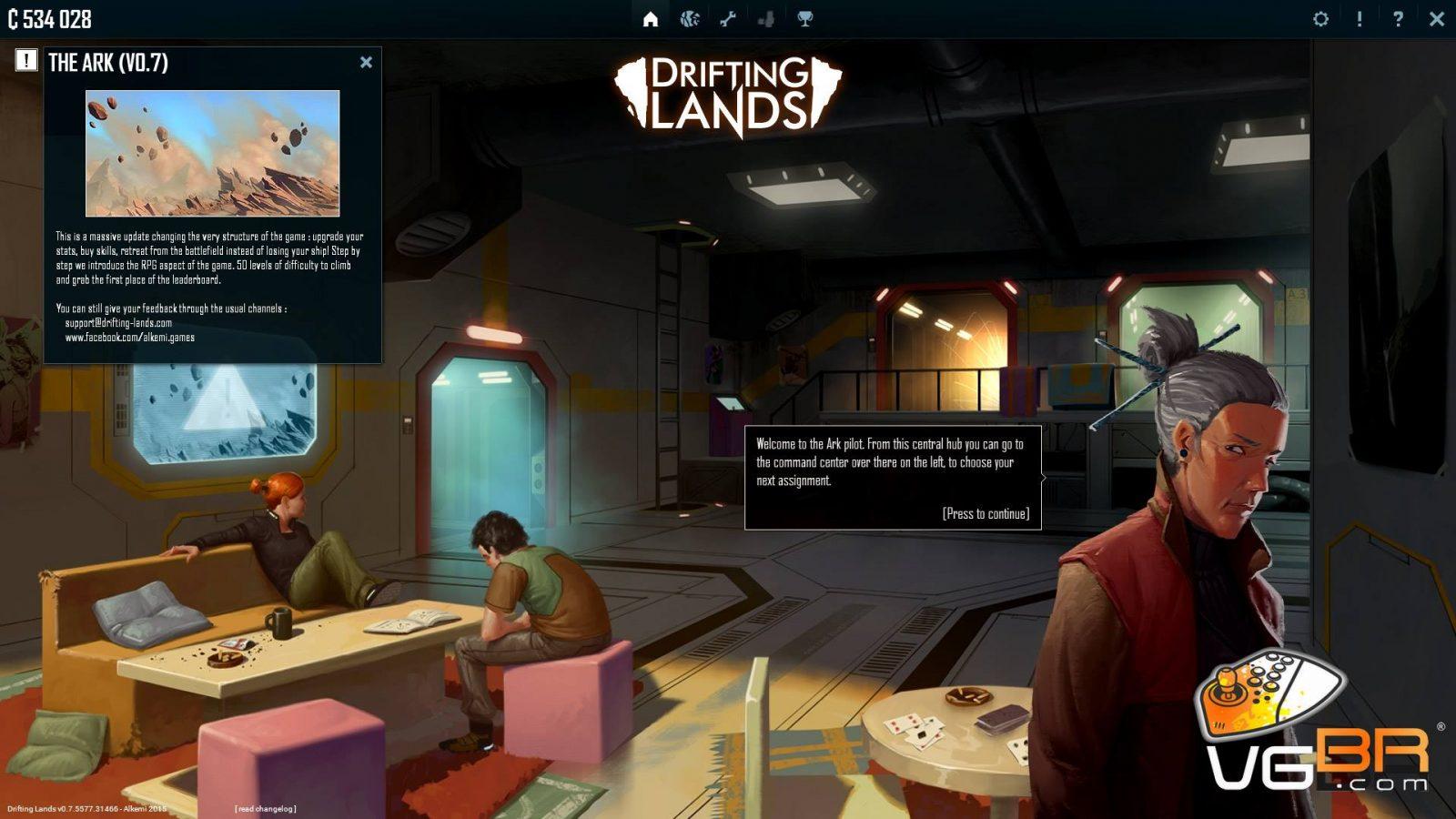This screenshot has width=1456, height=819.
Task: Click the exclamation news icon in top bar
Action: [1360, 19]
